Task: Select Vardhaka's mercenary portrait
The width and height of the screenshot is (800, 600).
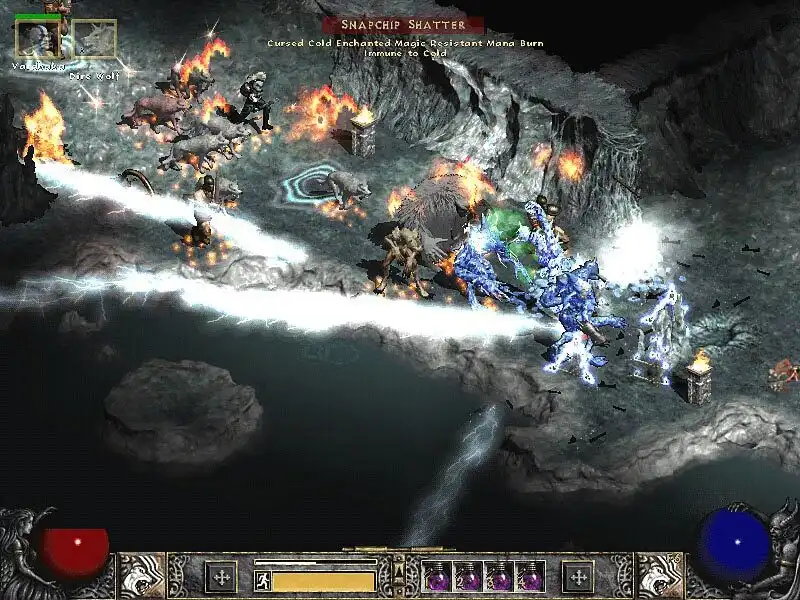Action: click(37, 39)
